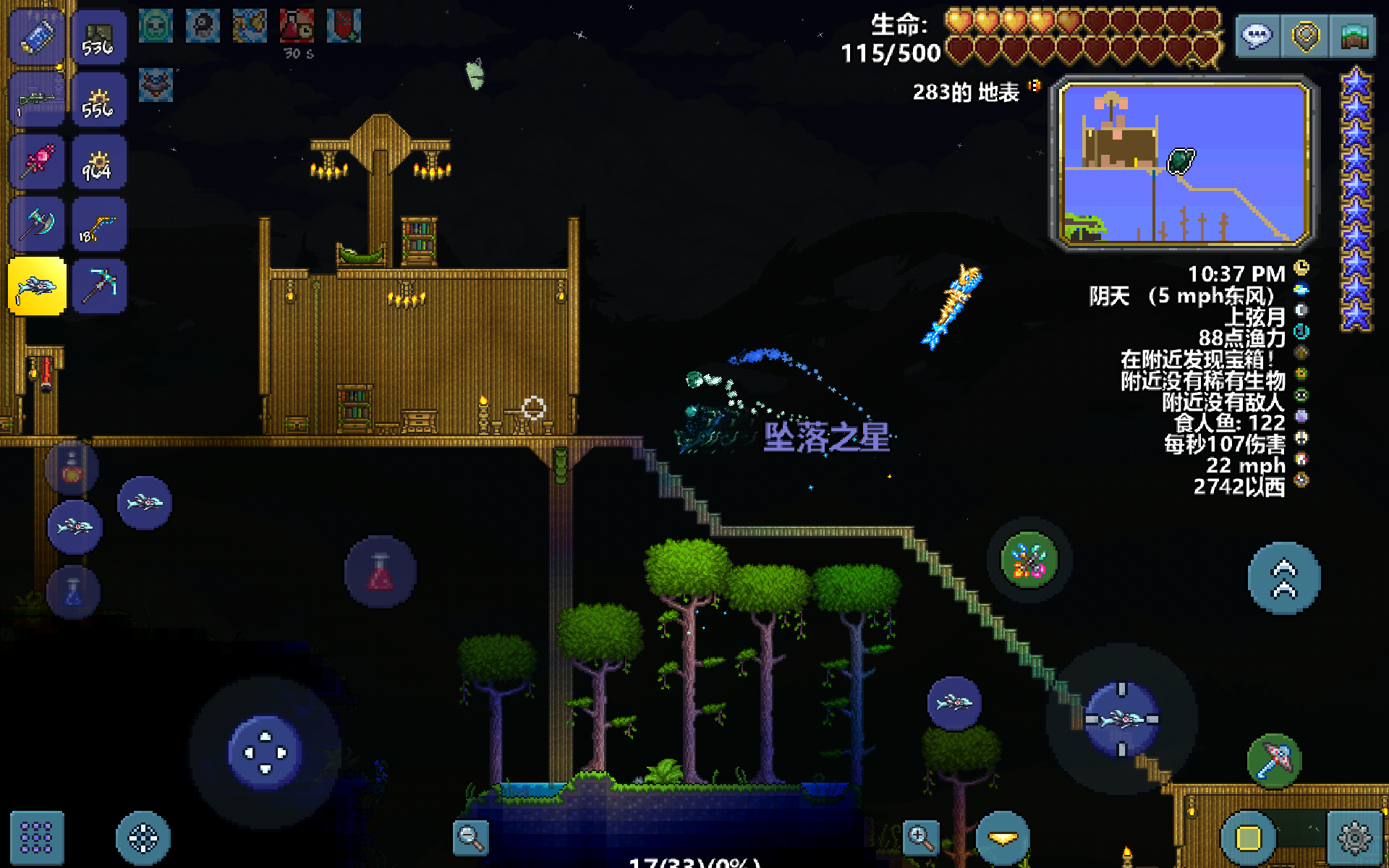
Task: Zoom in with the plus magnifier
Action: point(920,838)
